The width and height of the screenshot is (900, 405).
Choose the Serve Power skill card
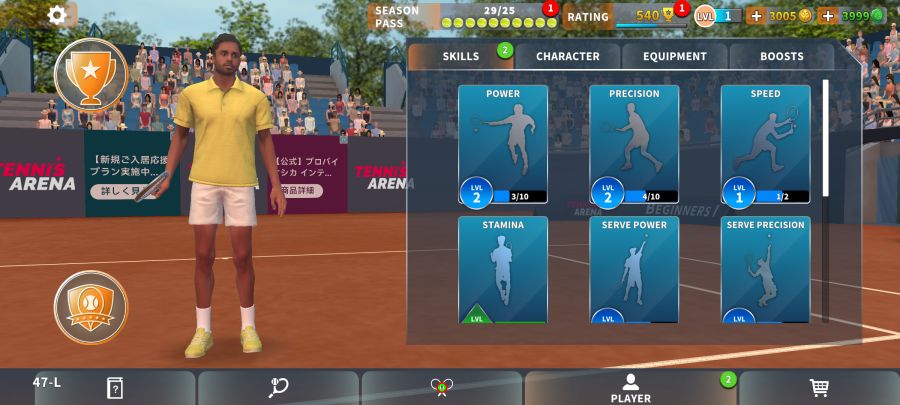tap(634, 270)
